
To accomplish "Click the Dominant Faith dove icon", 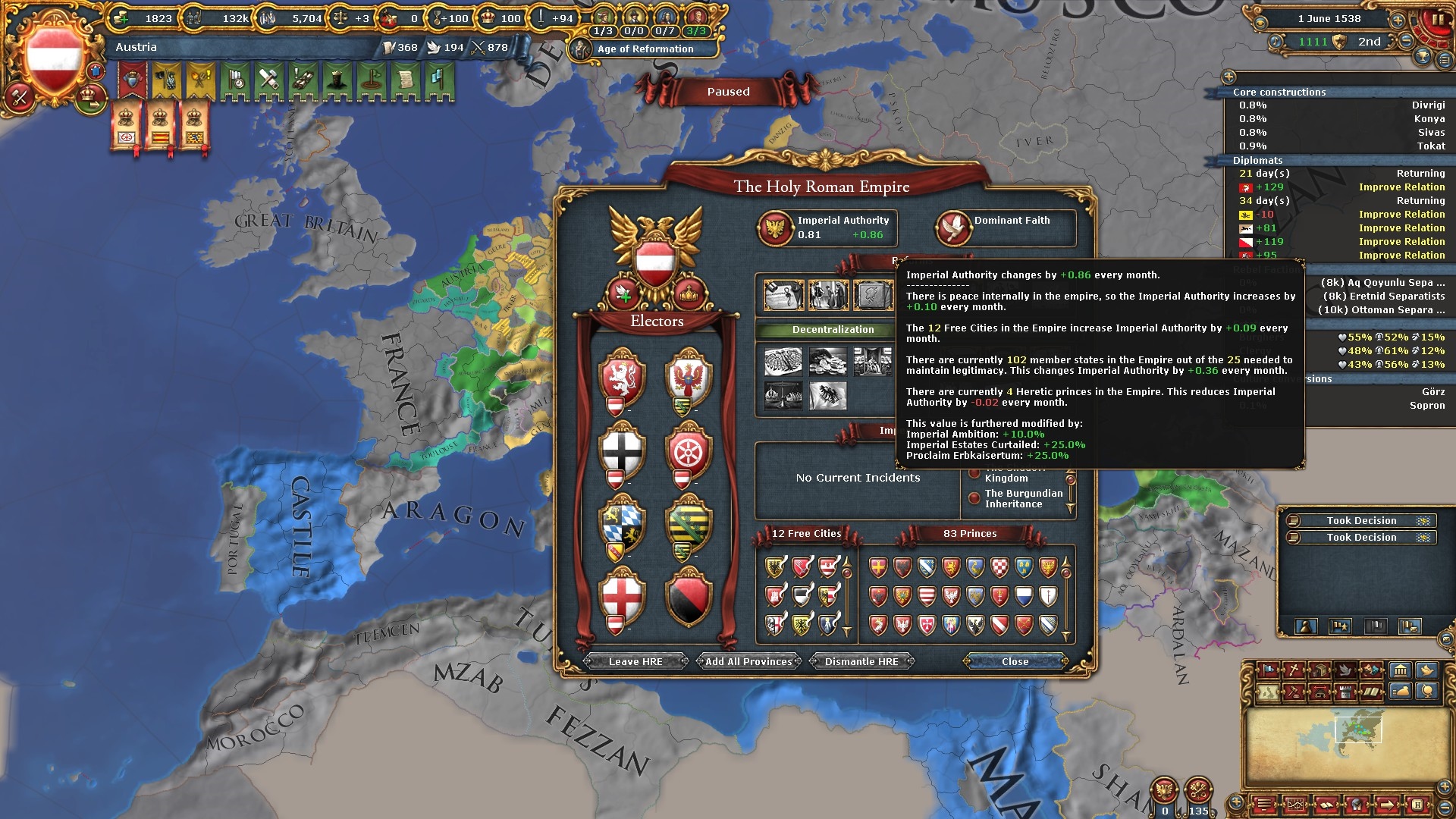I will (953, 227).
